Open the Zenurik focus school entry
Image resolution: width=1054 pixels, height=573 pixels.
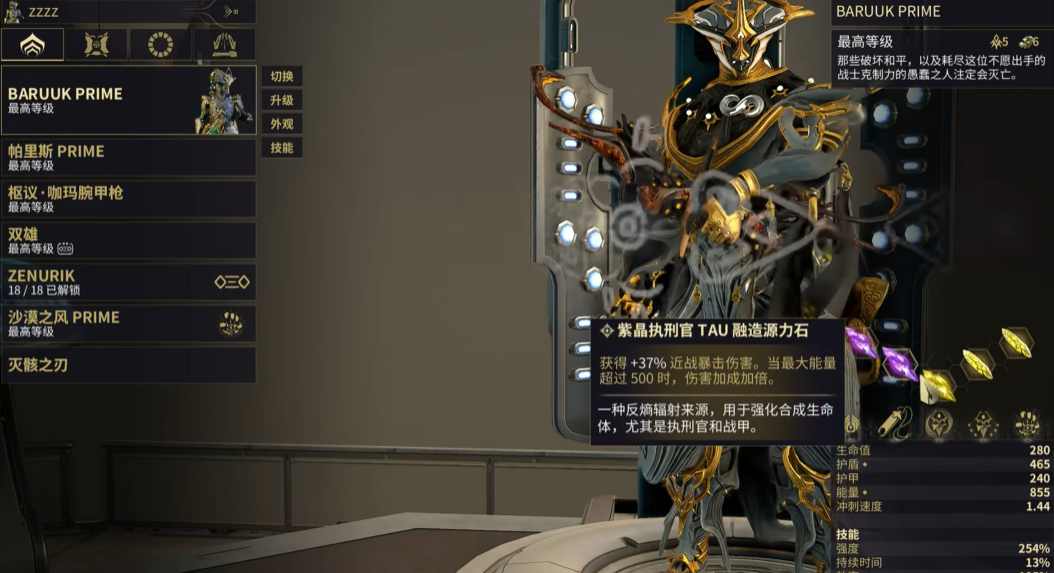[x=128, y=282]
